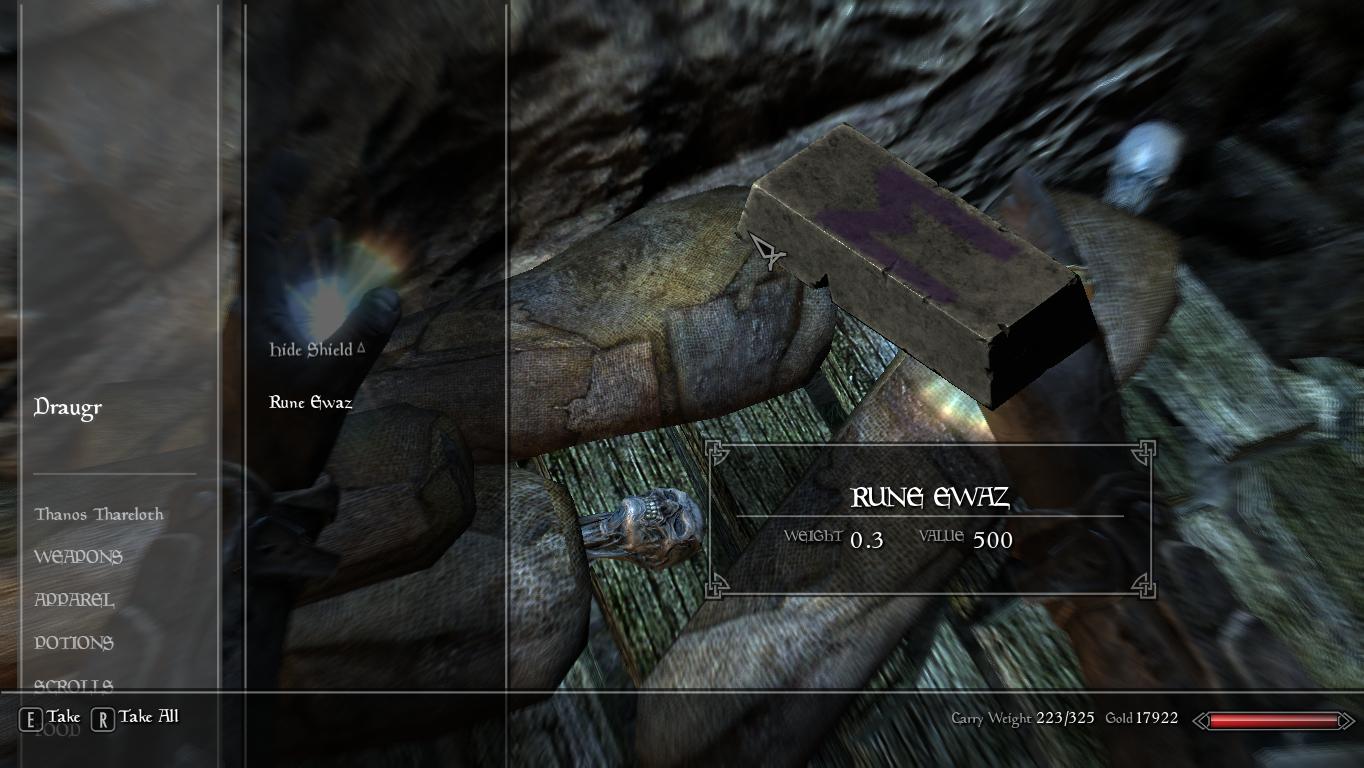Select Thanos Thareloth in the category list
The height and width of the screenshot is (768, 1364).
100,514
